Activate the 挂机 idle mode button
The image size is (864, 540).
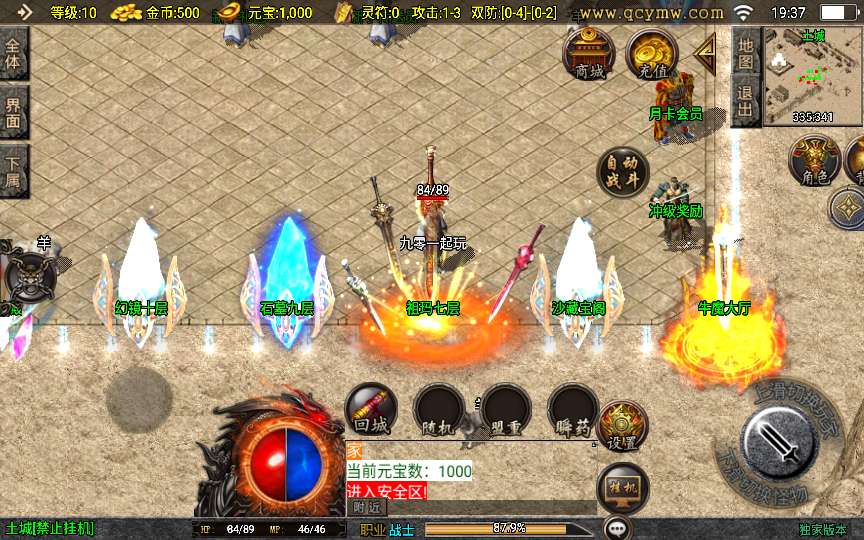[x=622, y=490]
